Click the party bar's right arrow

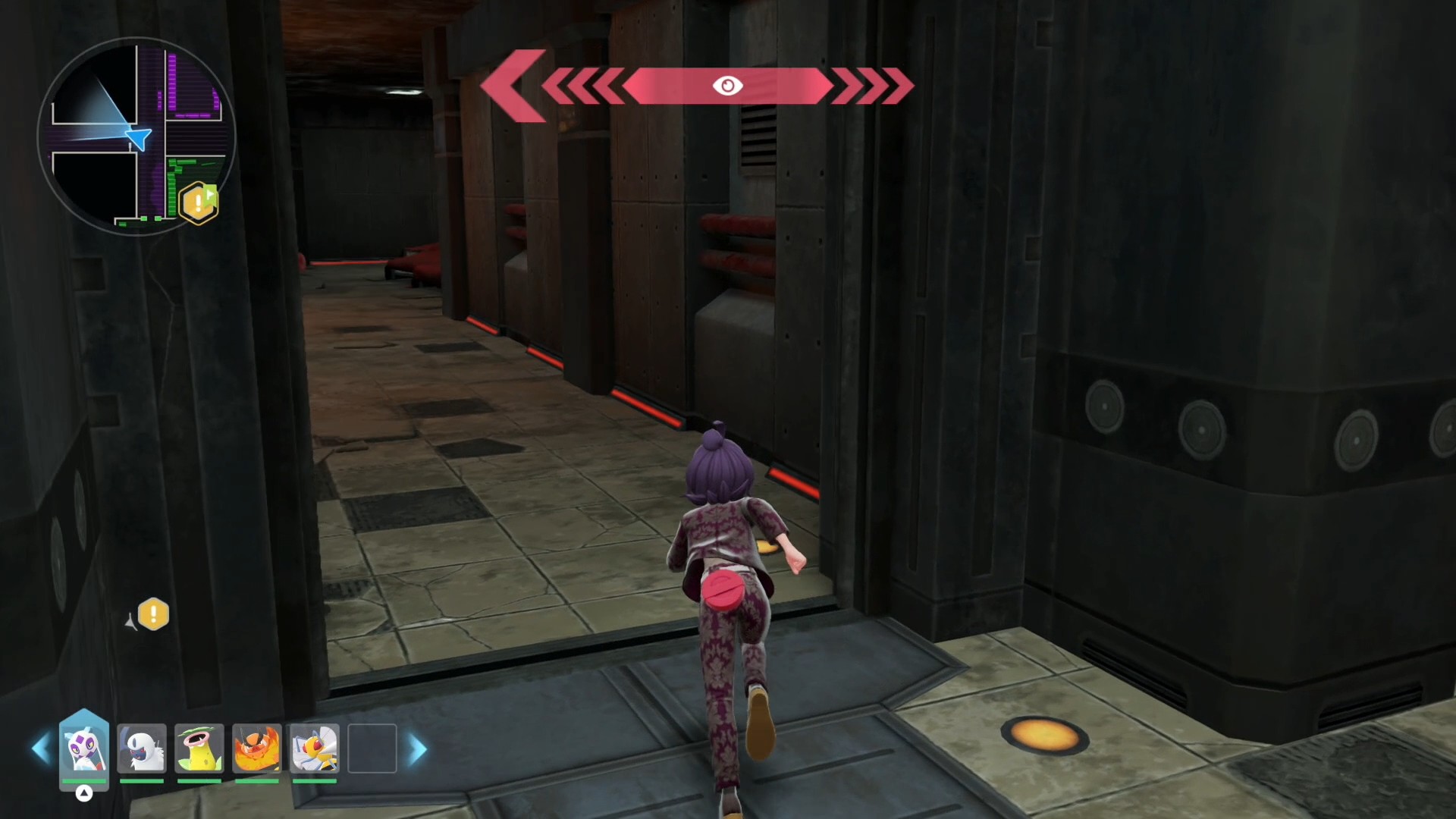[x=418, y=749]
